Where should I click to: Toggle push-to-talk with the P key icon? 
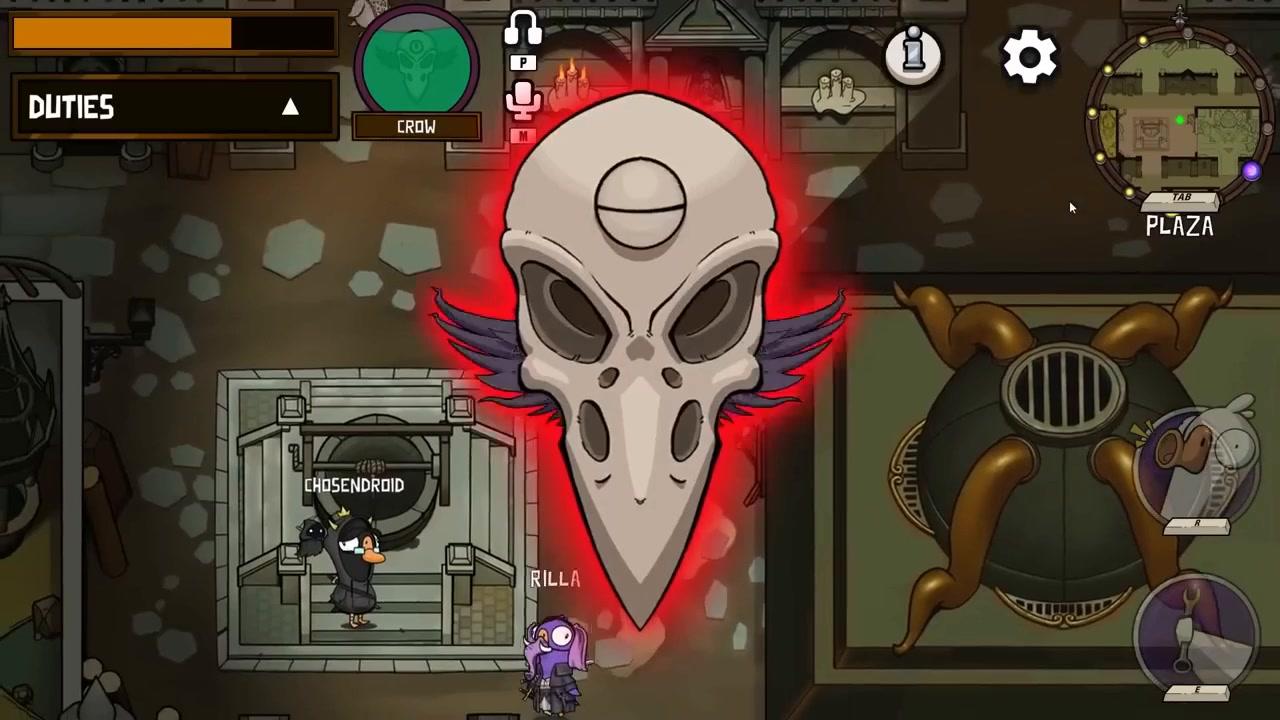[x=523, y=62]
